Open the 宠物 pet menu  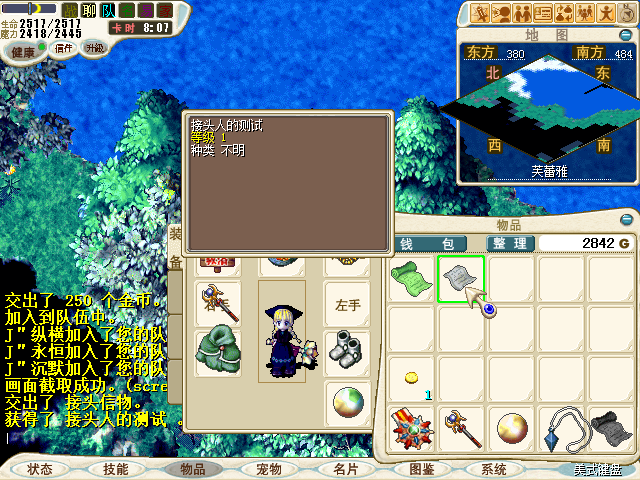[x=268, y=468]
